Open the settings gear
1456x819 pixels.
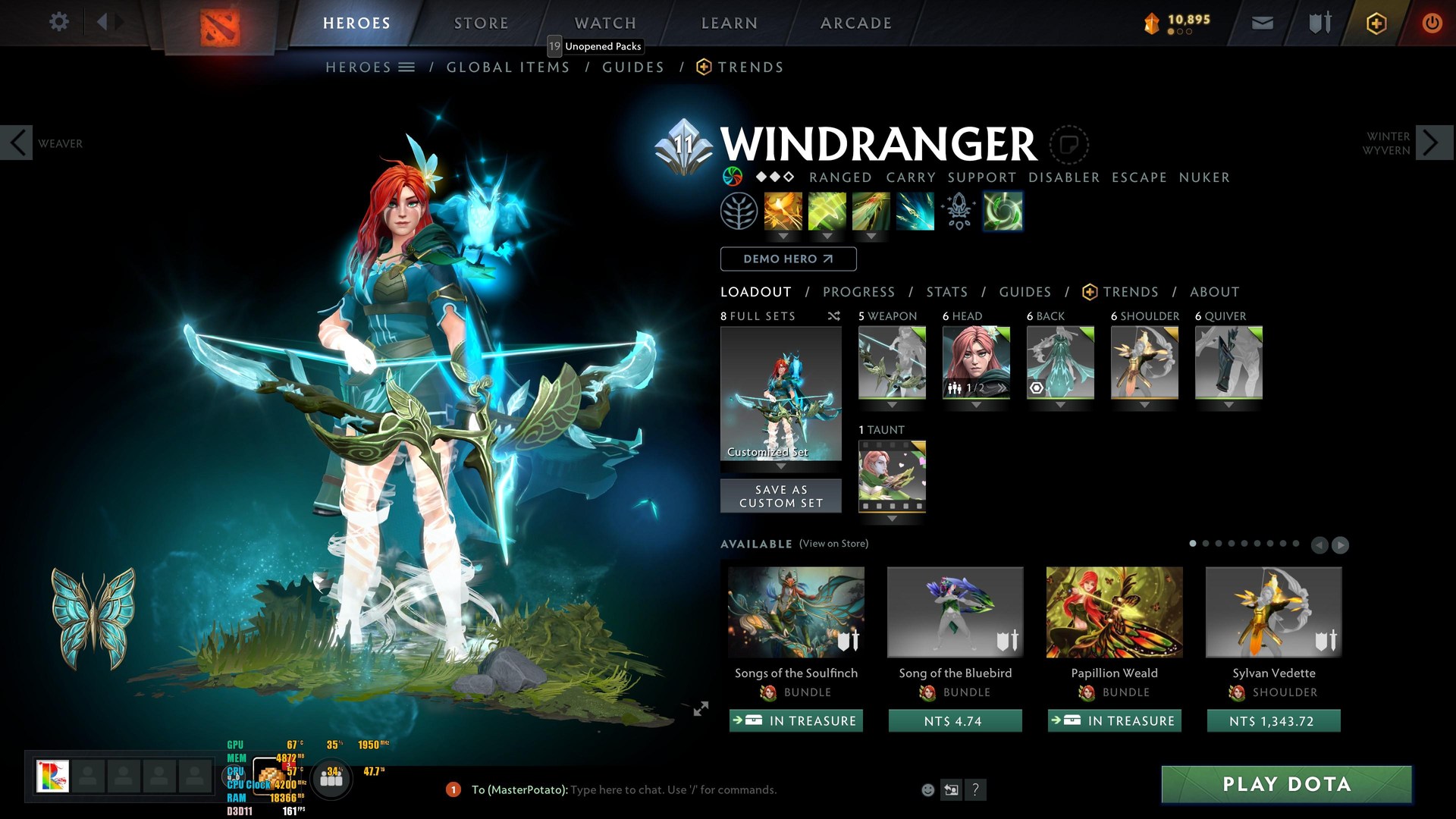click(x=58, y=22)
